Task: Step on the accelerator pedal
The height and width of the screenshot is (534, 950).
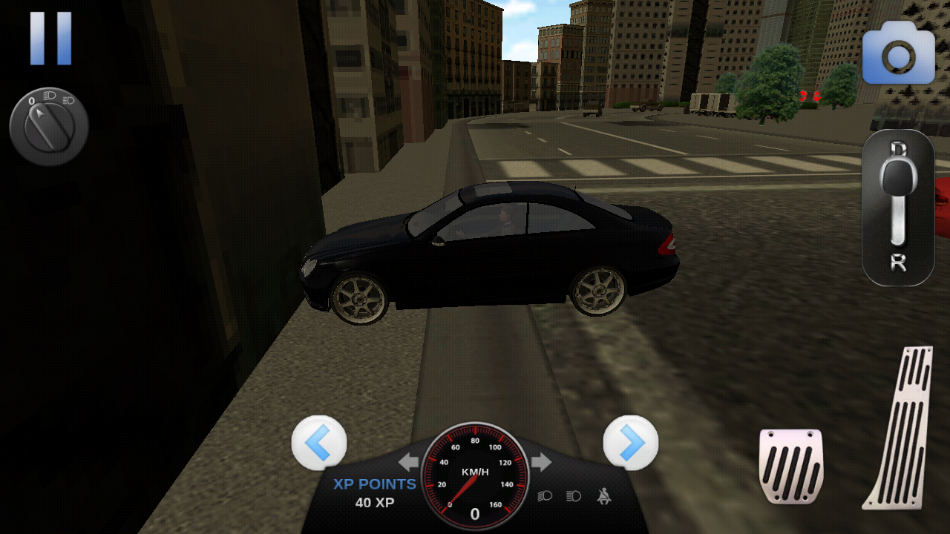Action: tap(900, 427)
